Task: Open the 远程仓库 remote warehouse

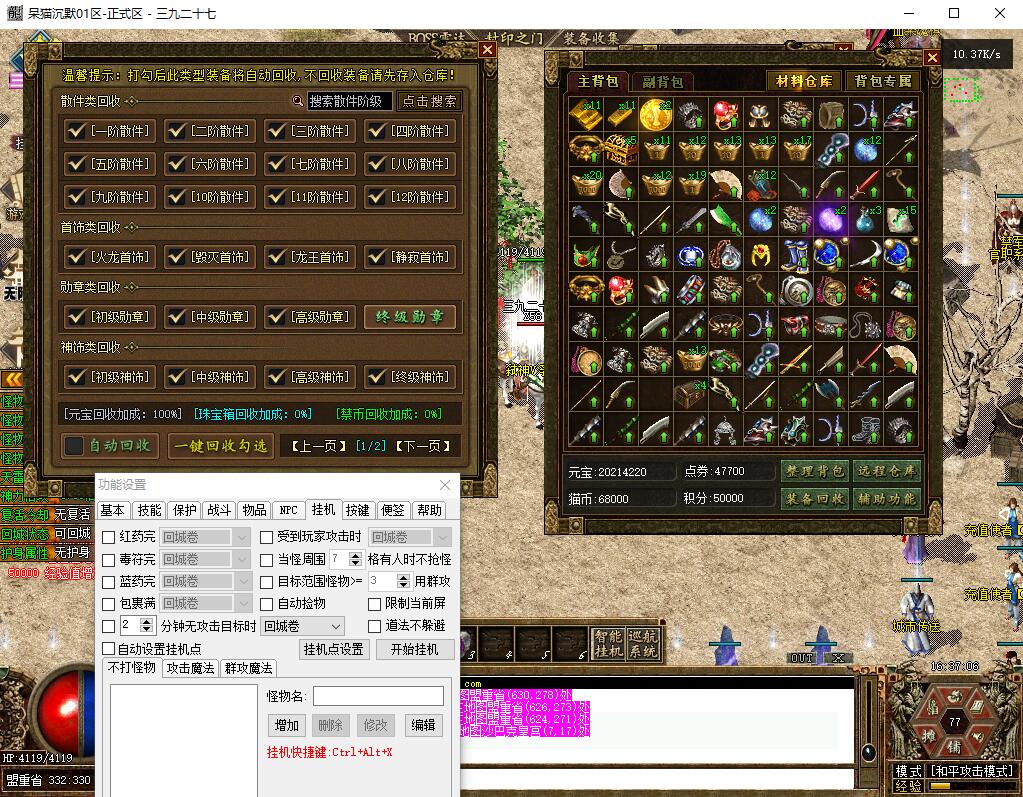Action: (x=886, y=471)
